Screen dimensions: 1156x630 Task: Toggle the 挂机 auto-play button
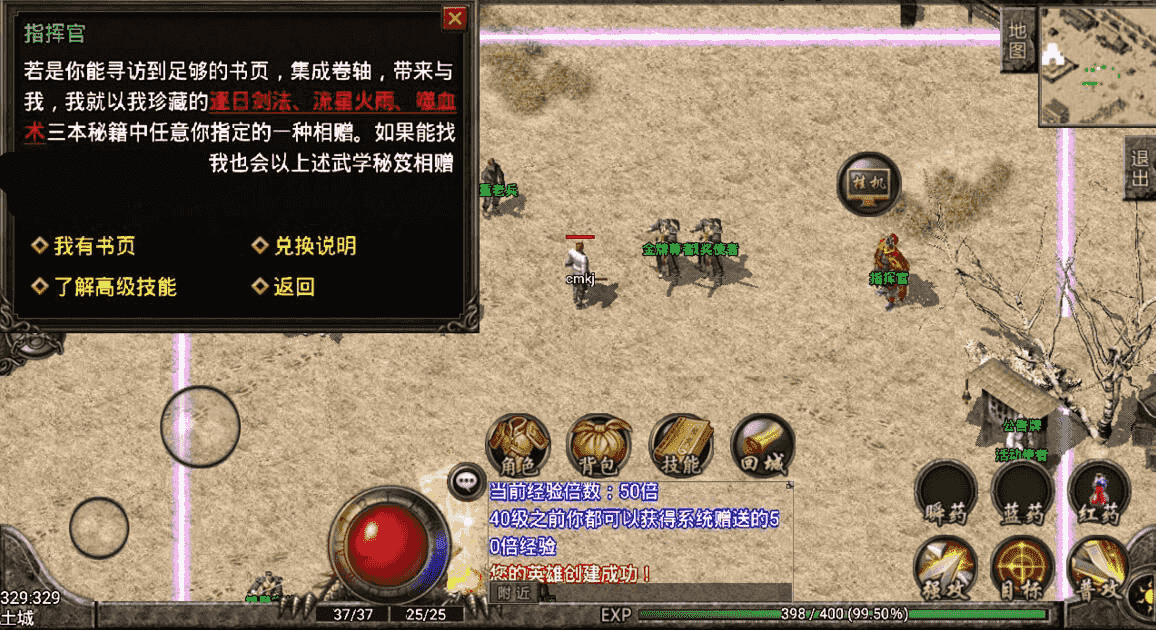[868, 184]
